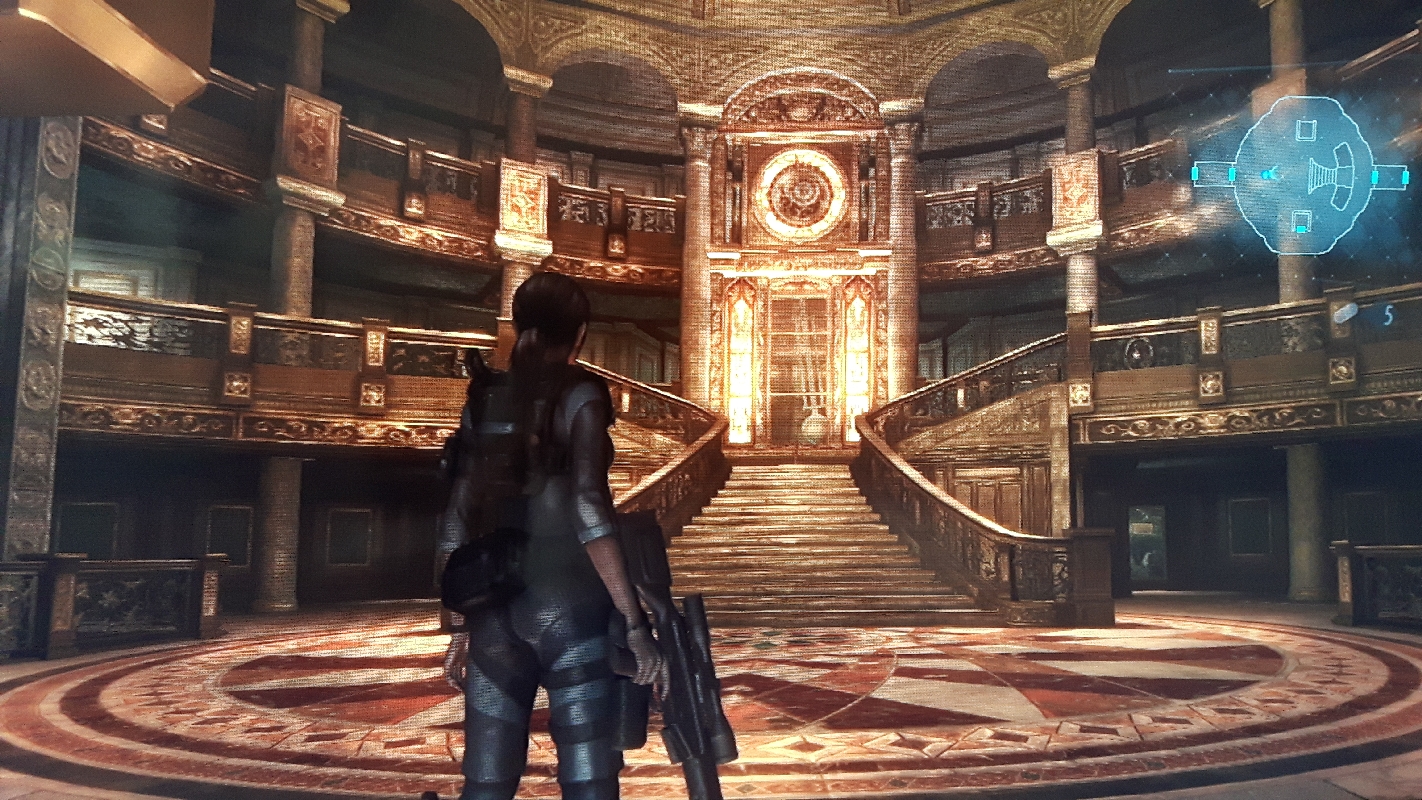Screen dimensions: 1422x800
Task: Select the white capsule item icon
Action: pyautogui.click(x=1346, y=313)
